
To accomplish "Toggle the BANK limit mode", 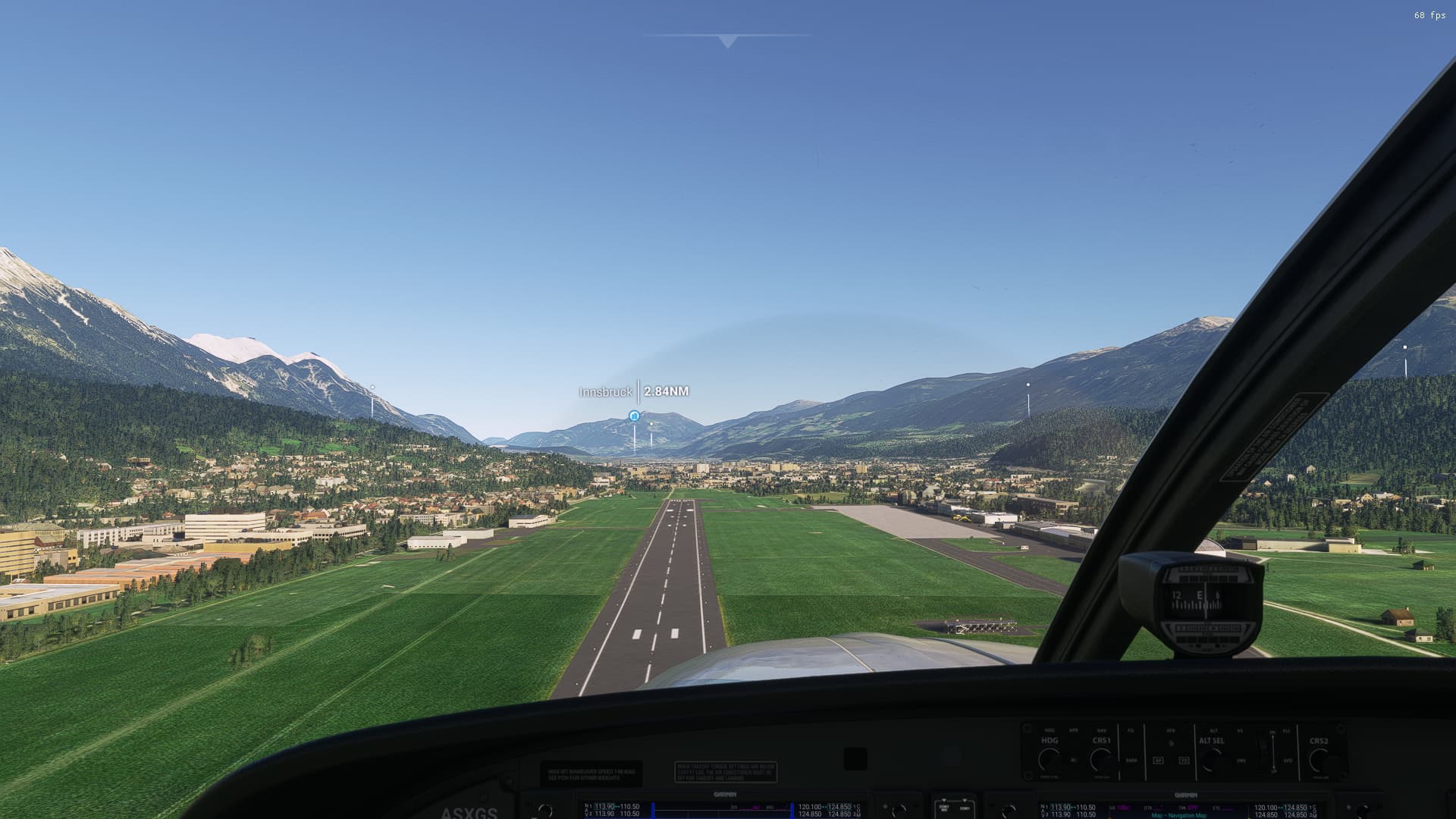I will 1132,761.
